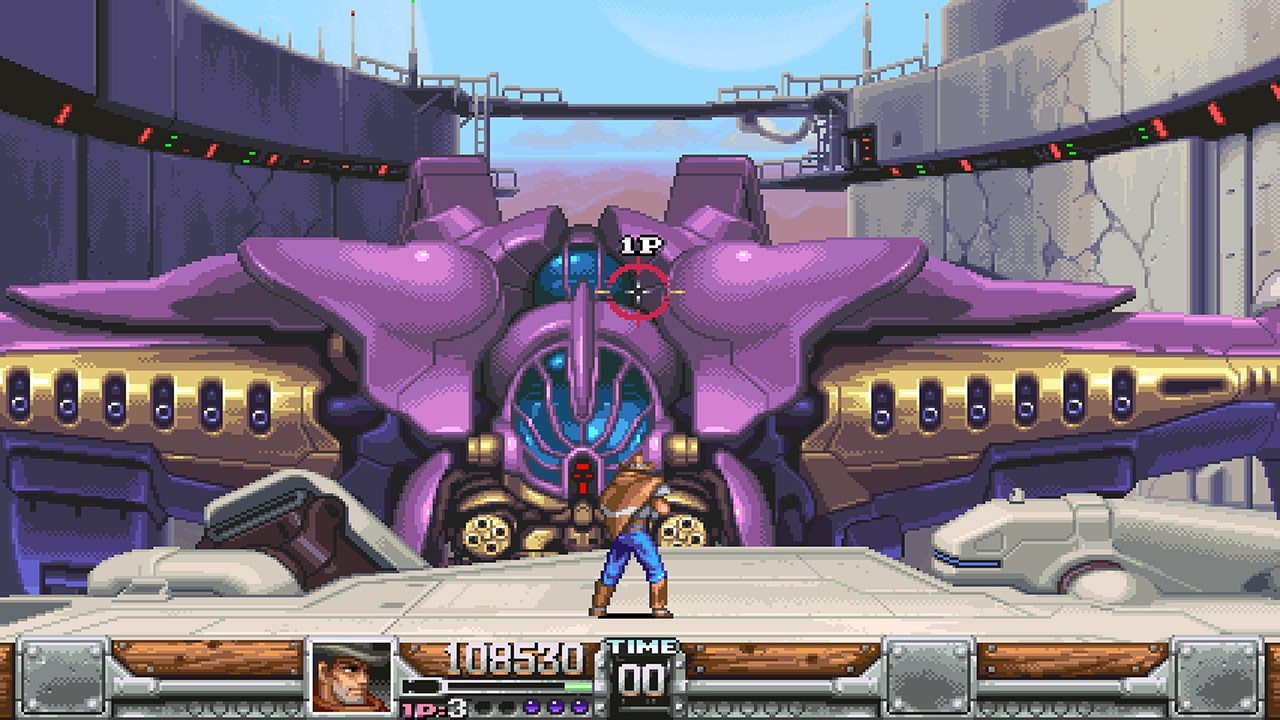
Task: Click the third purple power-up orb
Action: click(x=579, y=705)
